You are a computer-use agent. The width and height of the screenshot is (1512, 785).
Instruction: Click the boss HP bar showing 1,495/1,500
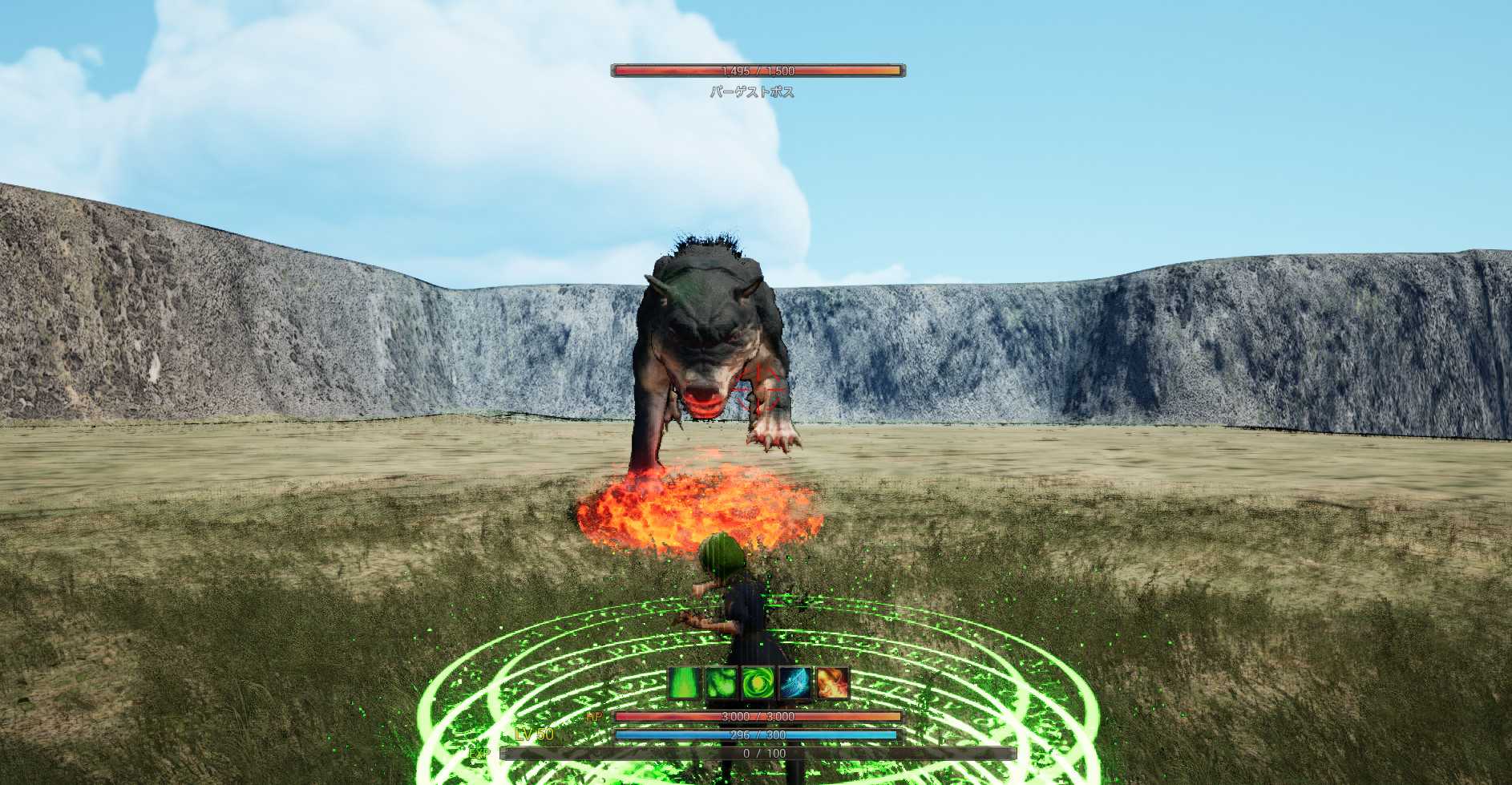tap(758, 71)
